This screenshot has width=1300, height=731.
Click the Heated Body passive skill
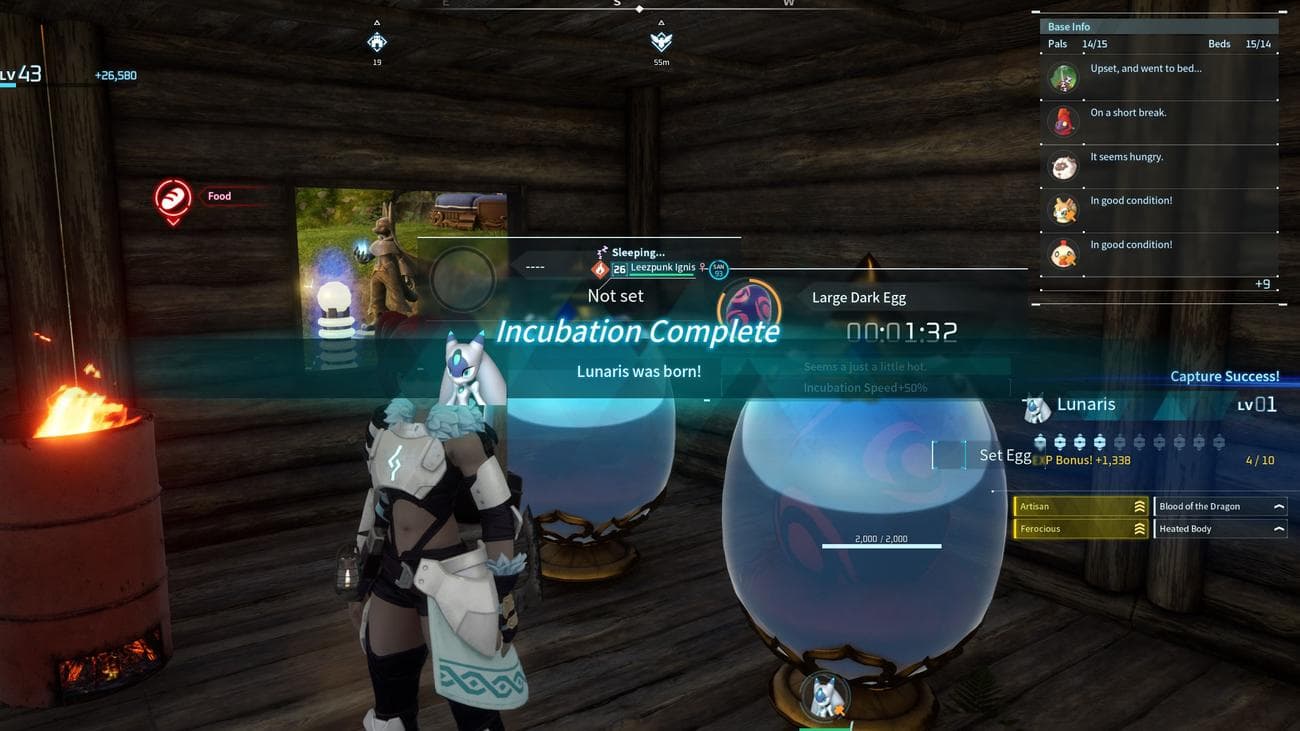click(x=1220, y=529)
